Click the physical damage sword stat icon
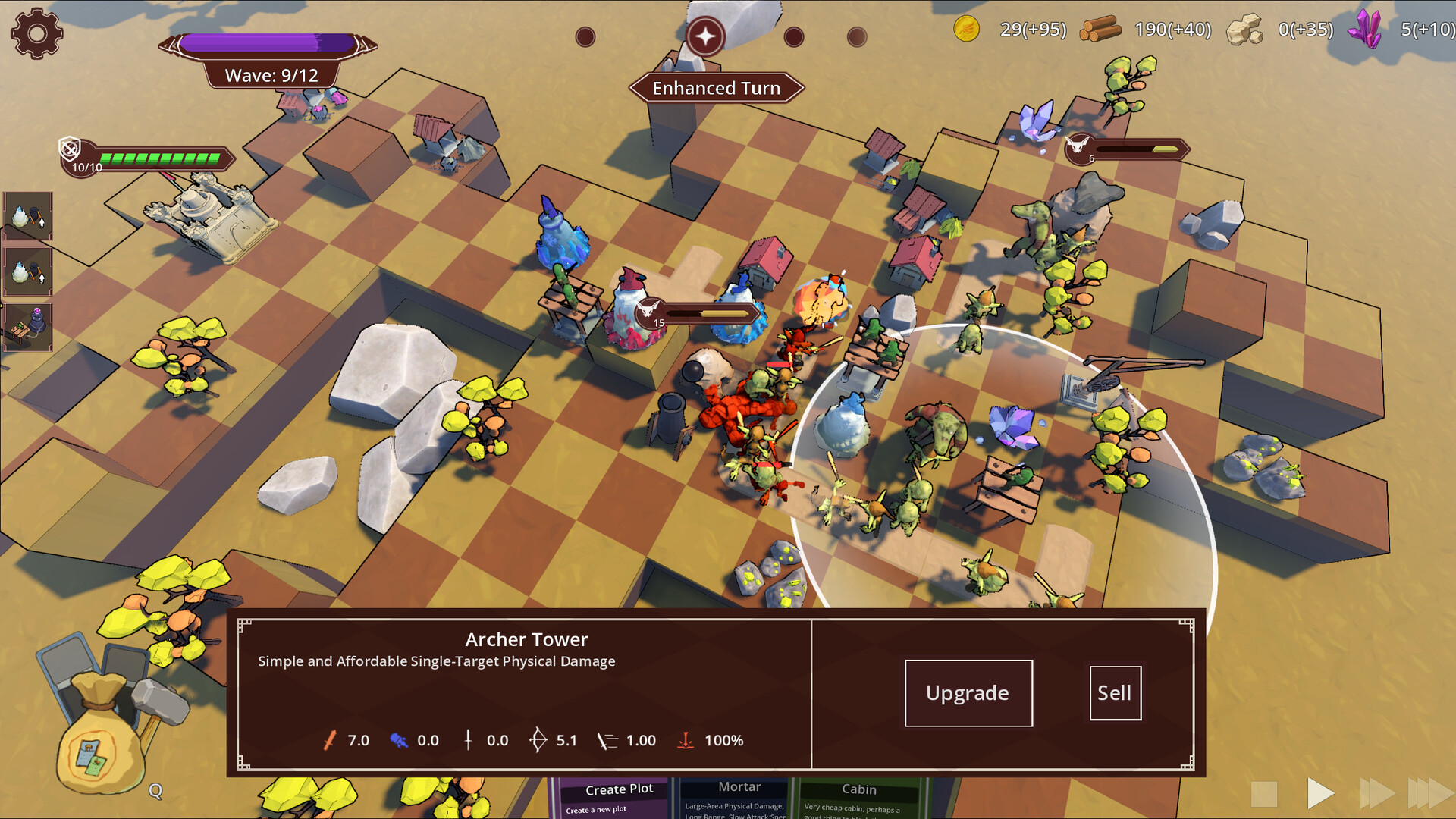The image size is (1456, 819). click(x=330, y=739)
